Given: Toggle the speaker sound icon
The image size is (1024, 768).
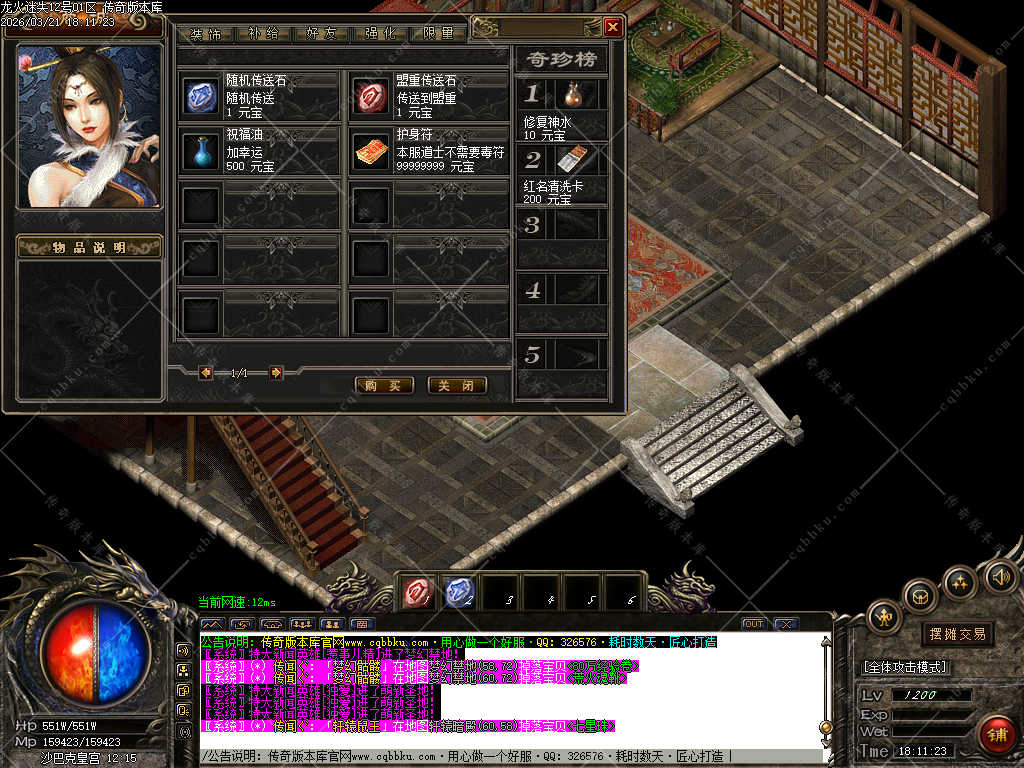Looking at the screenshot, I should pyautogui.click(x=1001, y=576).
